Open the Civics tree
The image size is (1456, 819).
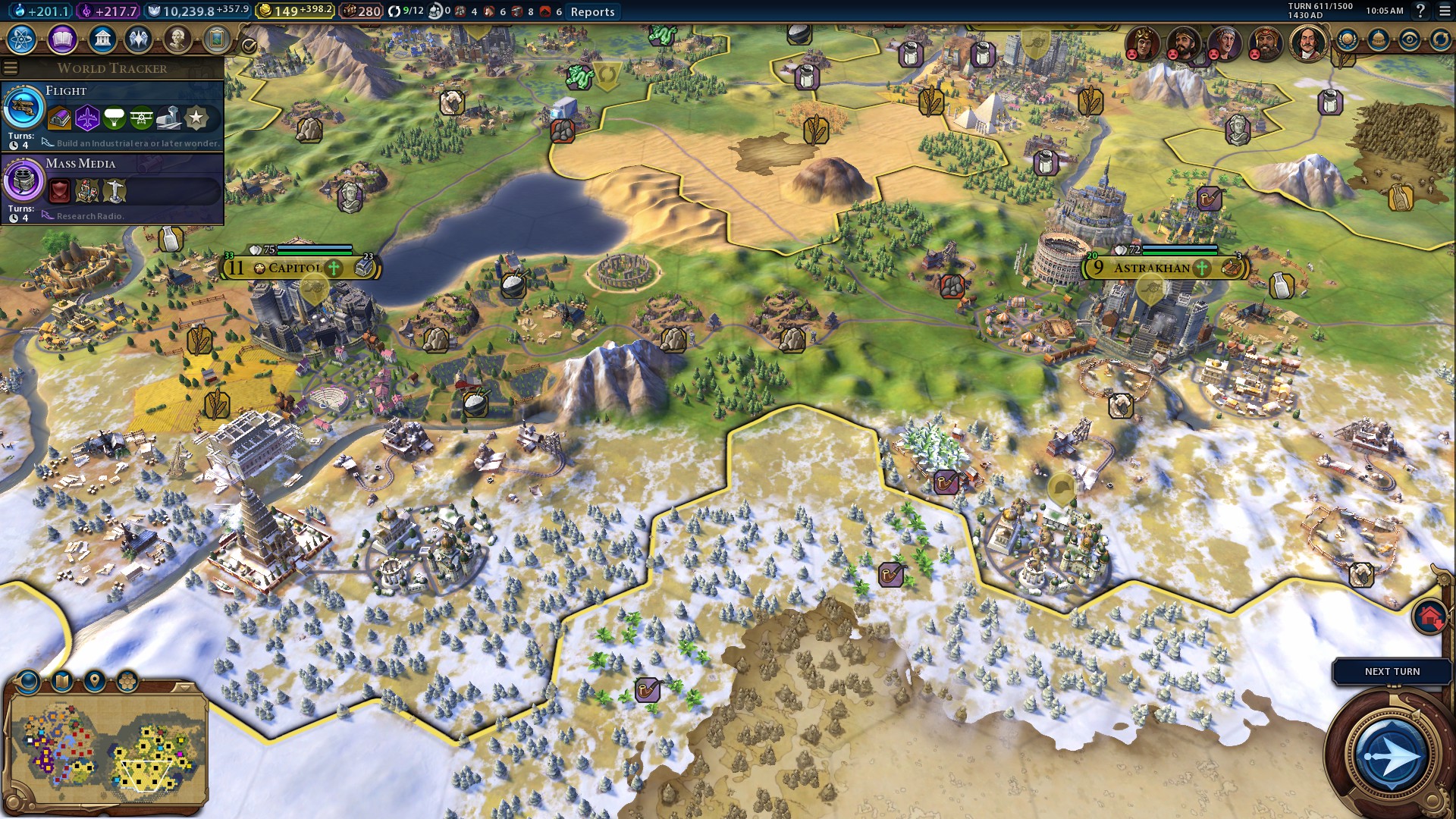(x=61, y=39)
